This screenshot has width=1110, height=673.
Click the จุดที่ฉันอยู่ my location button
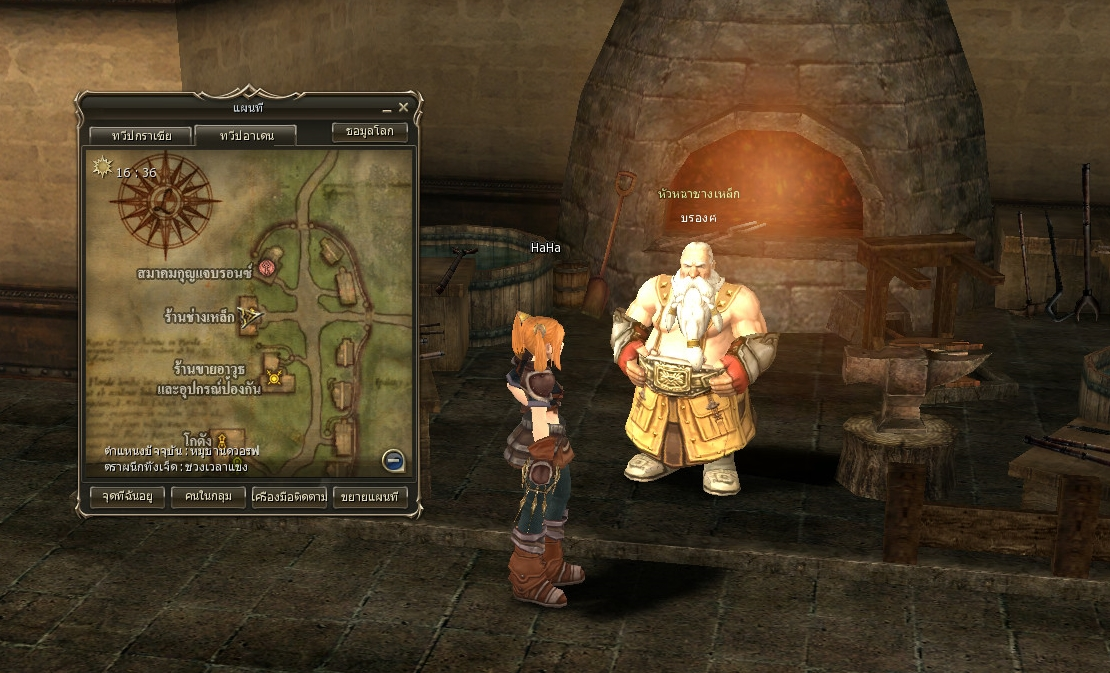(x=127, y=496)
